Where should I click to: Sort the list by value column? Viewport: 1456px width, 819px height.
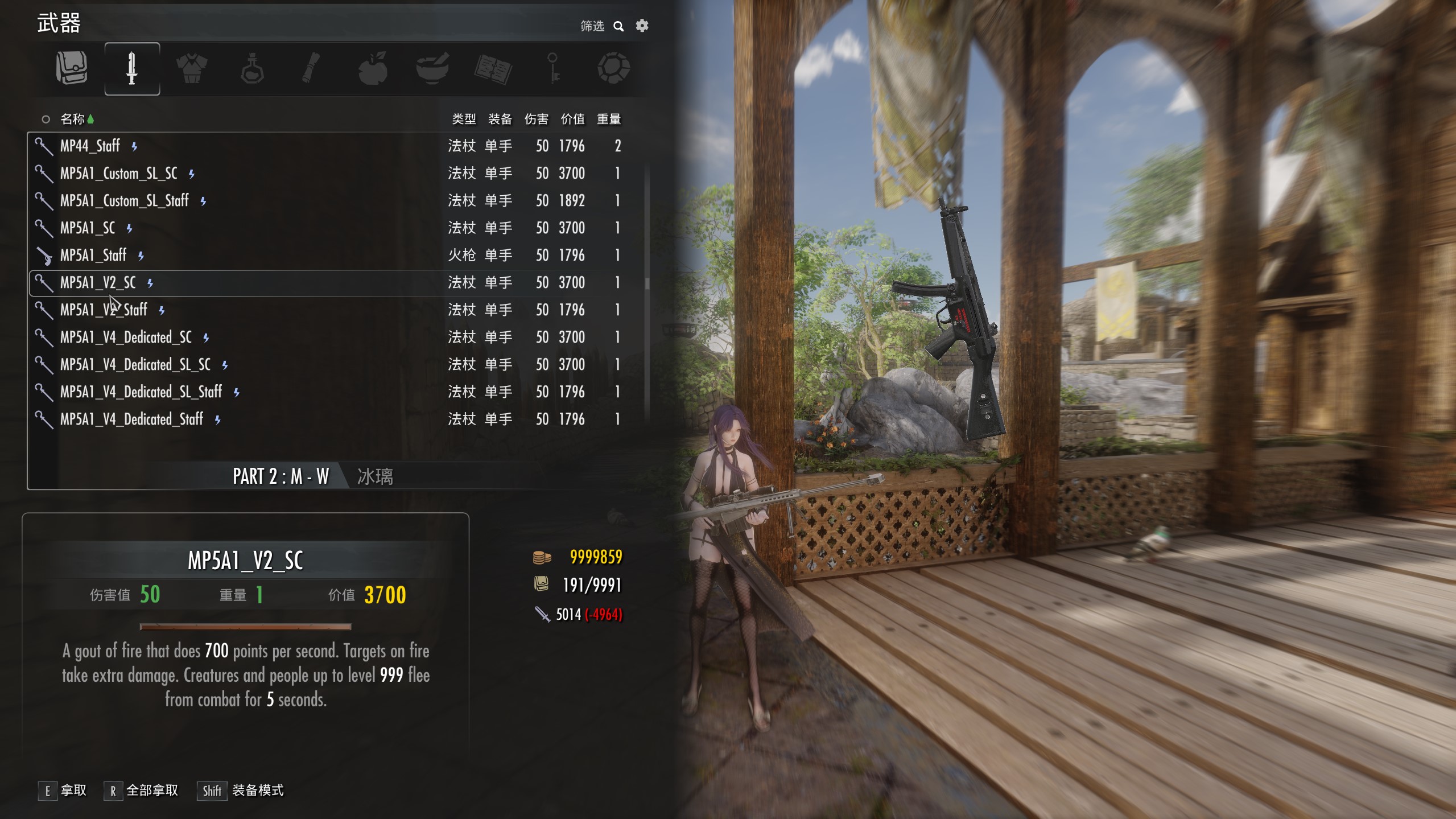572,119
